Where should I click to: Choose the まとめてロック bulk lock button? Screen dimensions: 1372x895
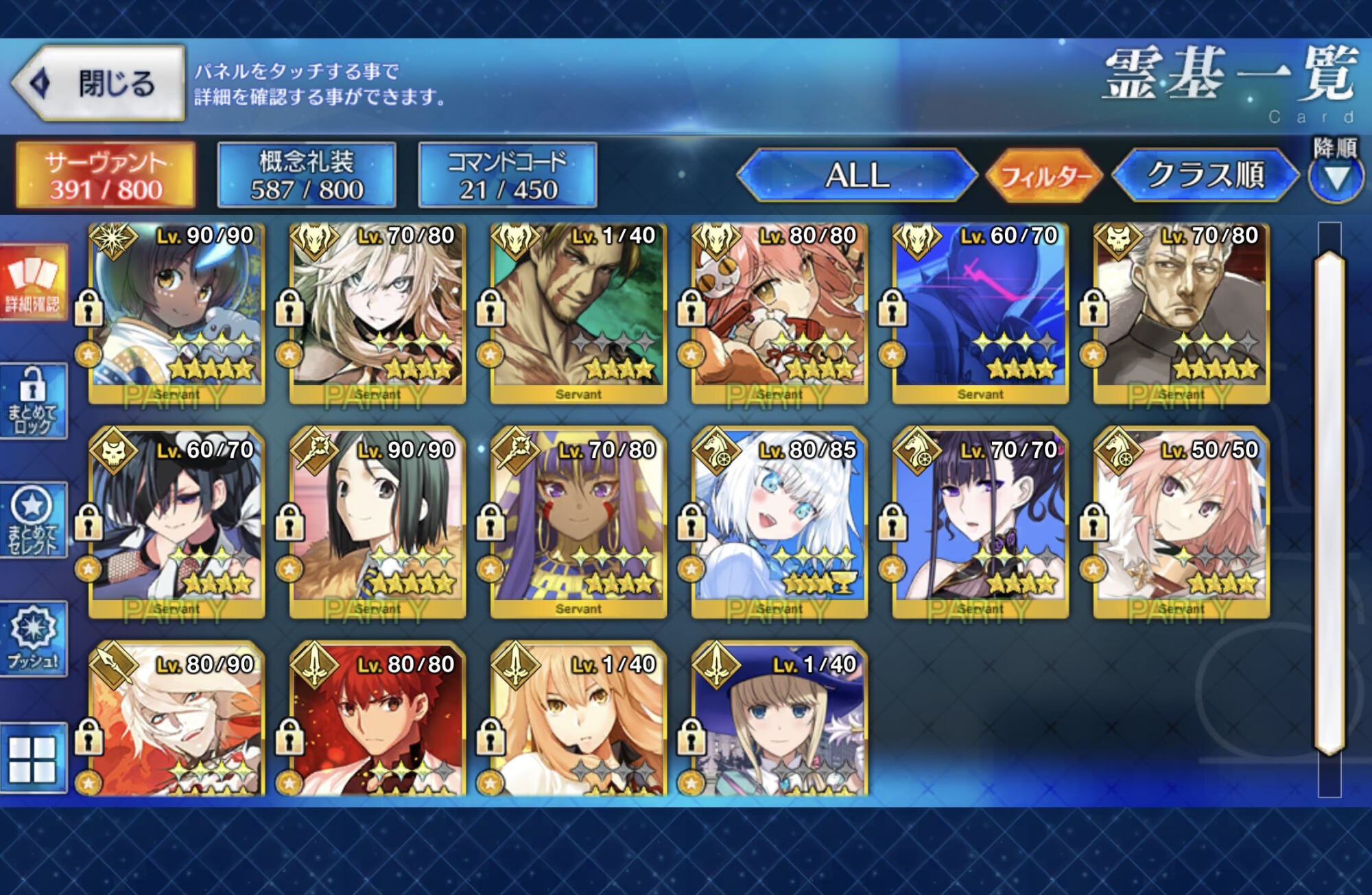click(x=34, y=402)
